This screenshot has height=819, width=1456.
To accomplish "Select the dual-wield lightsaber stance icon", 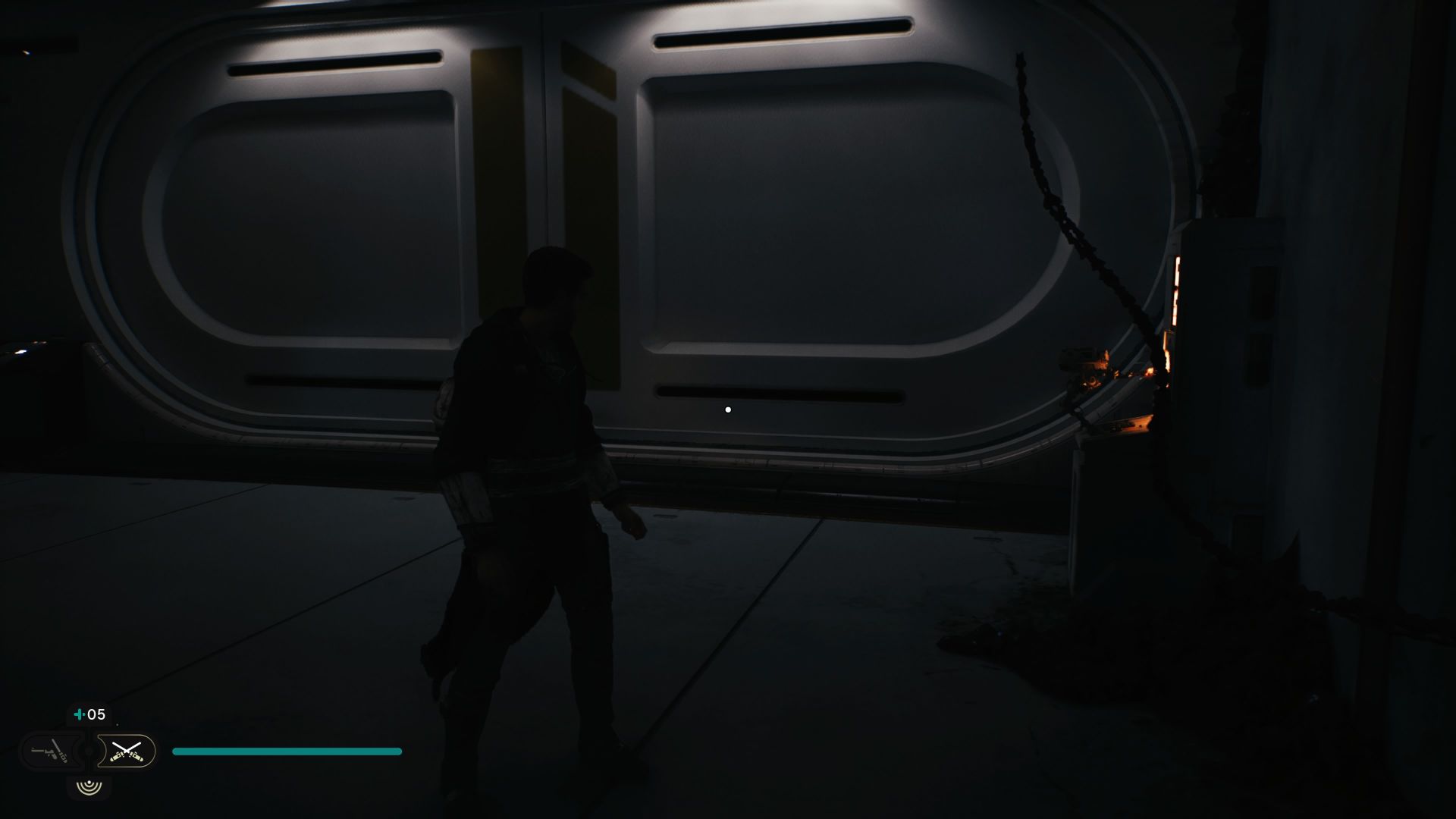I will point(126,751).
